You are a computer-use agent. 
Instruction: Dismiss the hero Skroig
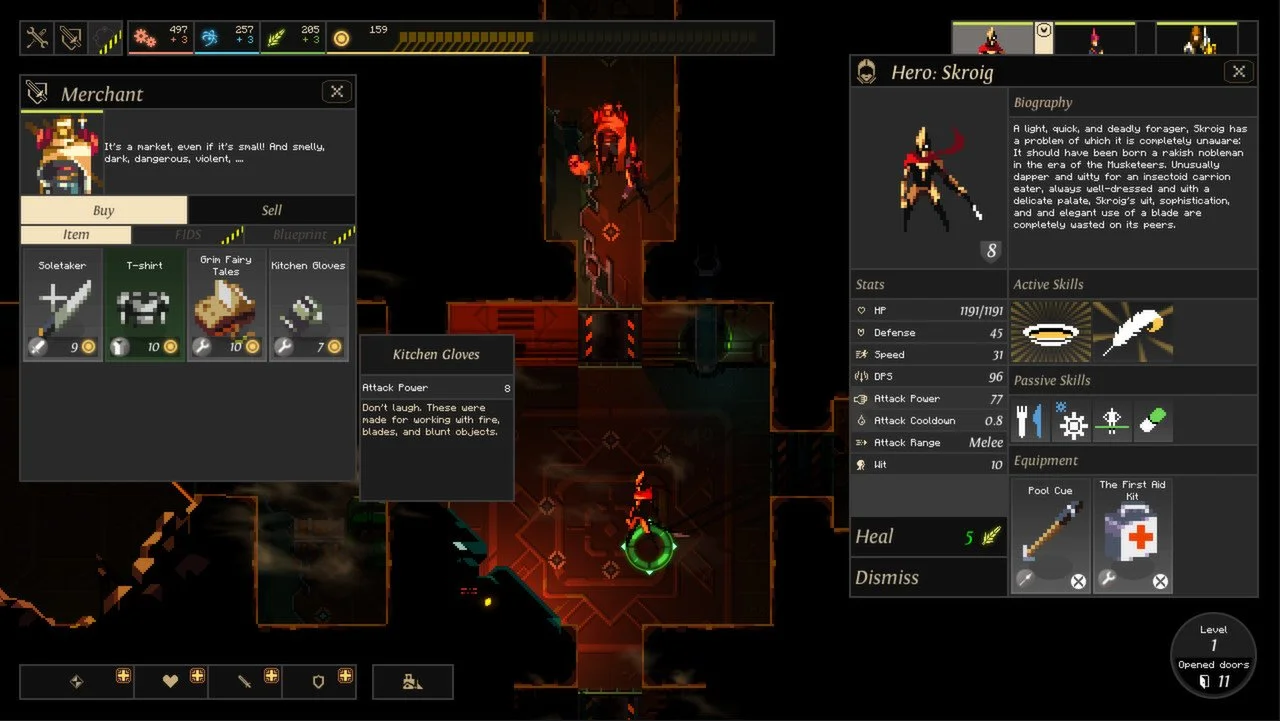928,578
